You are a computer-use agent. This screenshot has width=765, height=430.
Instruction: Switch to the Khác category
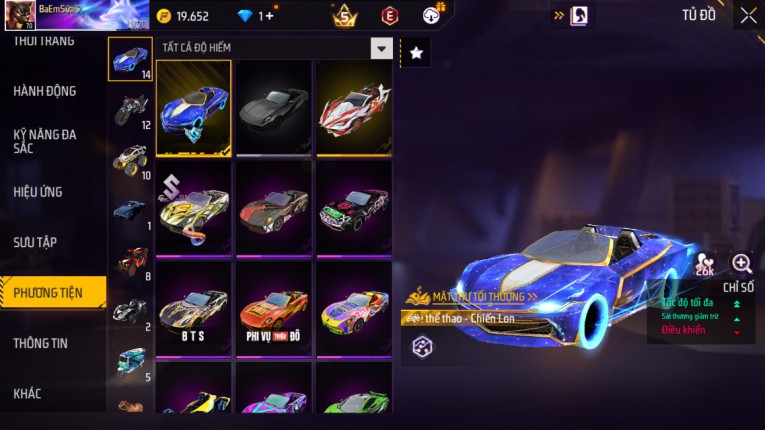point(28,393)
